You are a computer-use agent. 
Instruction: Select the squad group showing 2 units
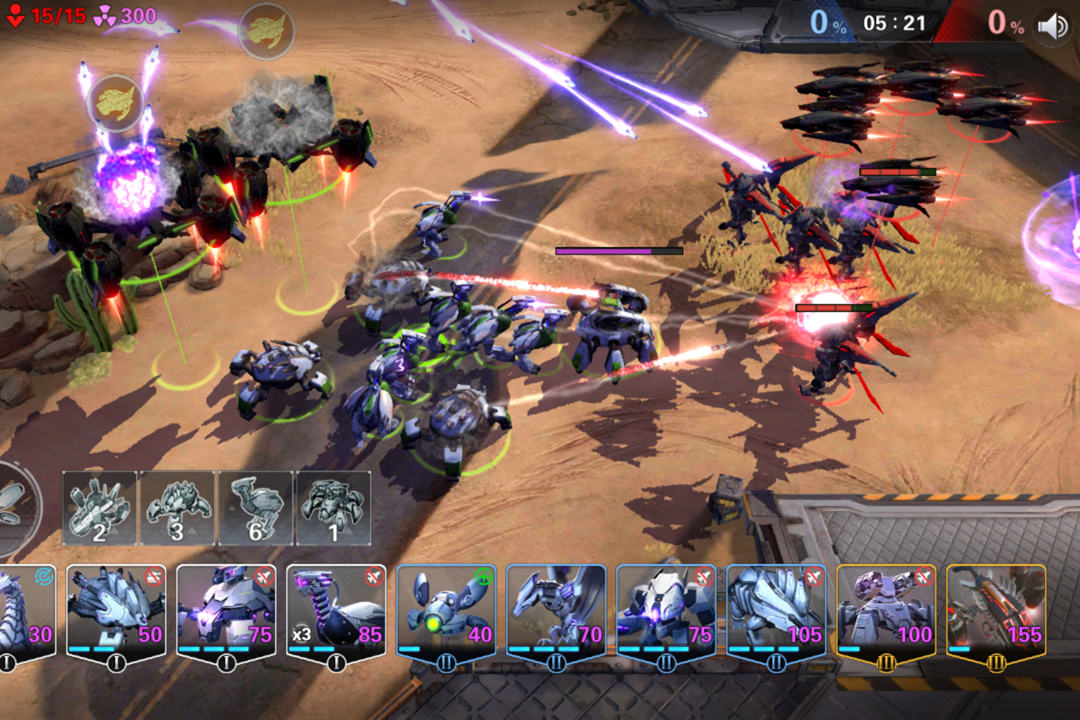100,508
